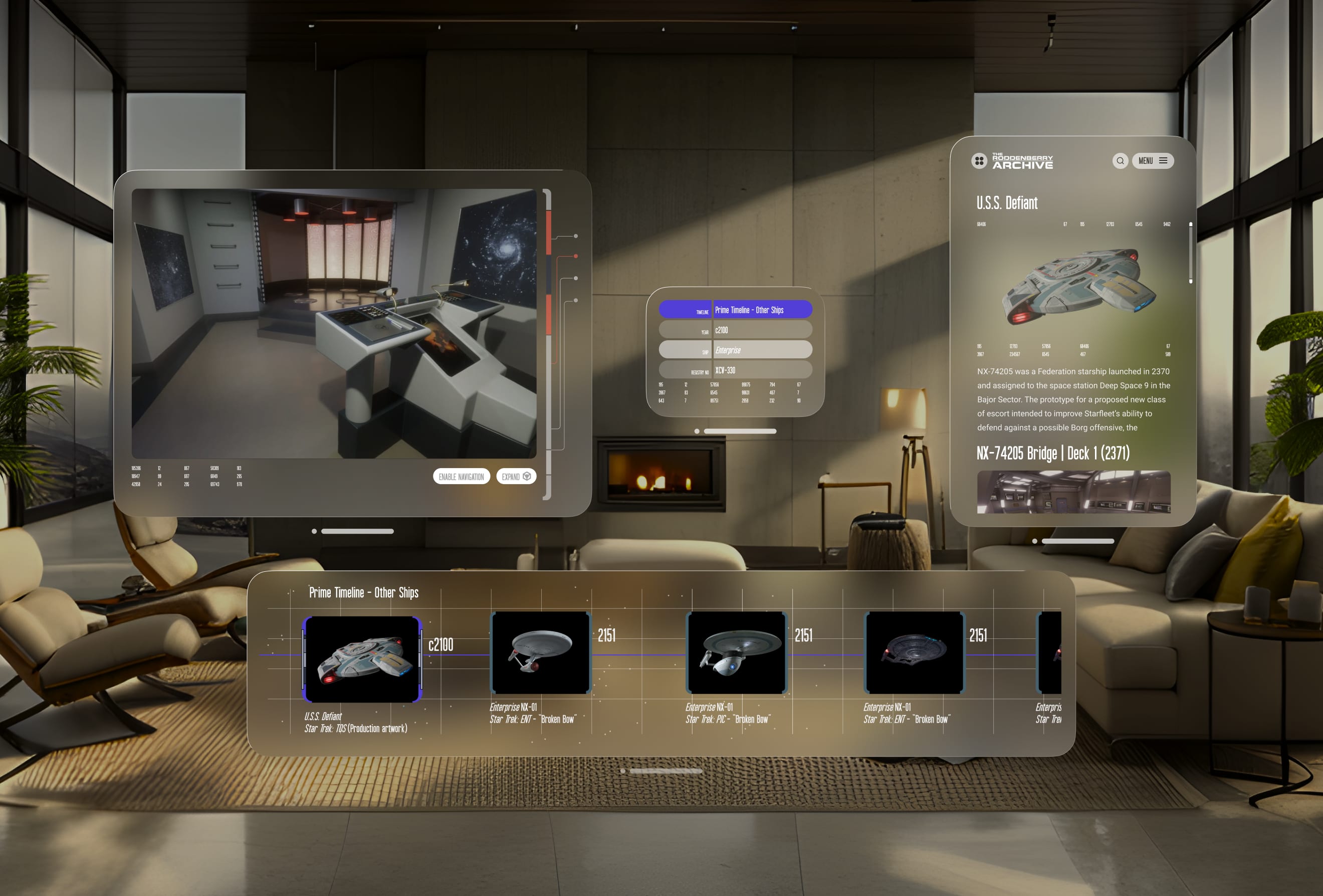This screenshot has width=1323, height=896.
Task: Choose the c2100 year field
Action: pyautogui.click(x=762, y=330)
